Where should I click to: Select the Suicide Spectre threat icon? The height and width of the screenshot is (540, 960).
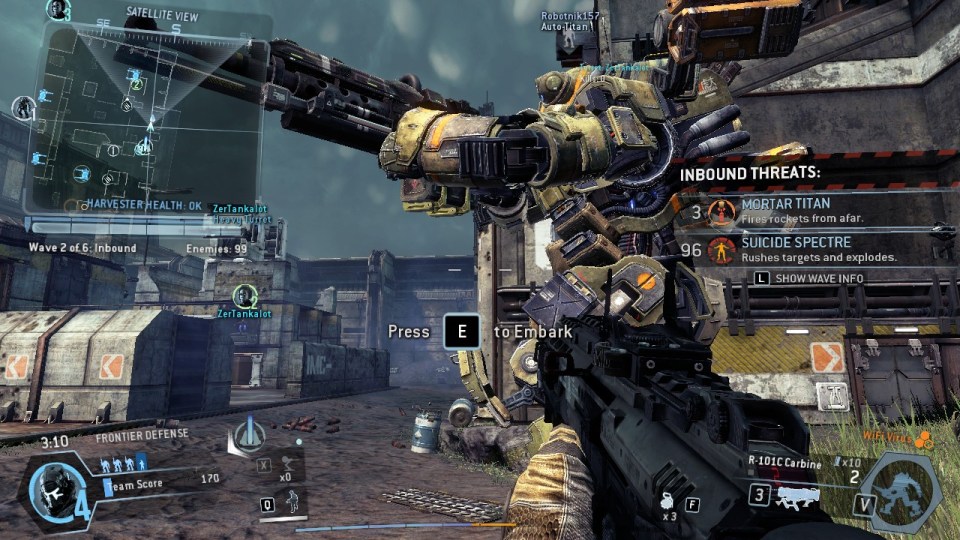coord(721,249)
